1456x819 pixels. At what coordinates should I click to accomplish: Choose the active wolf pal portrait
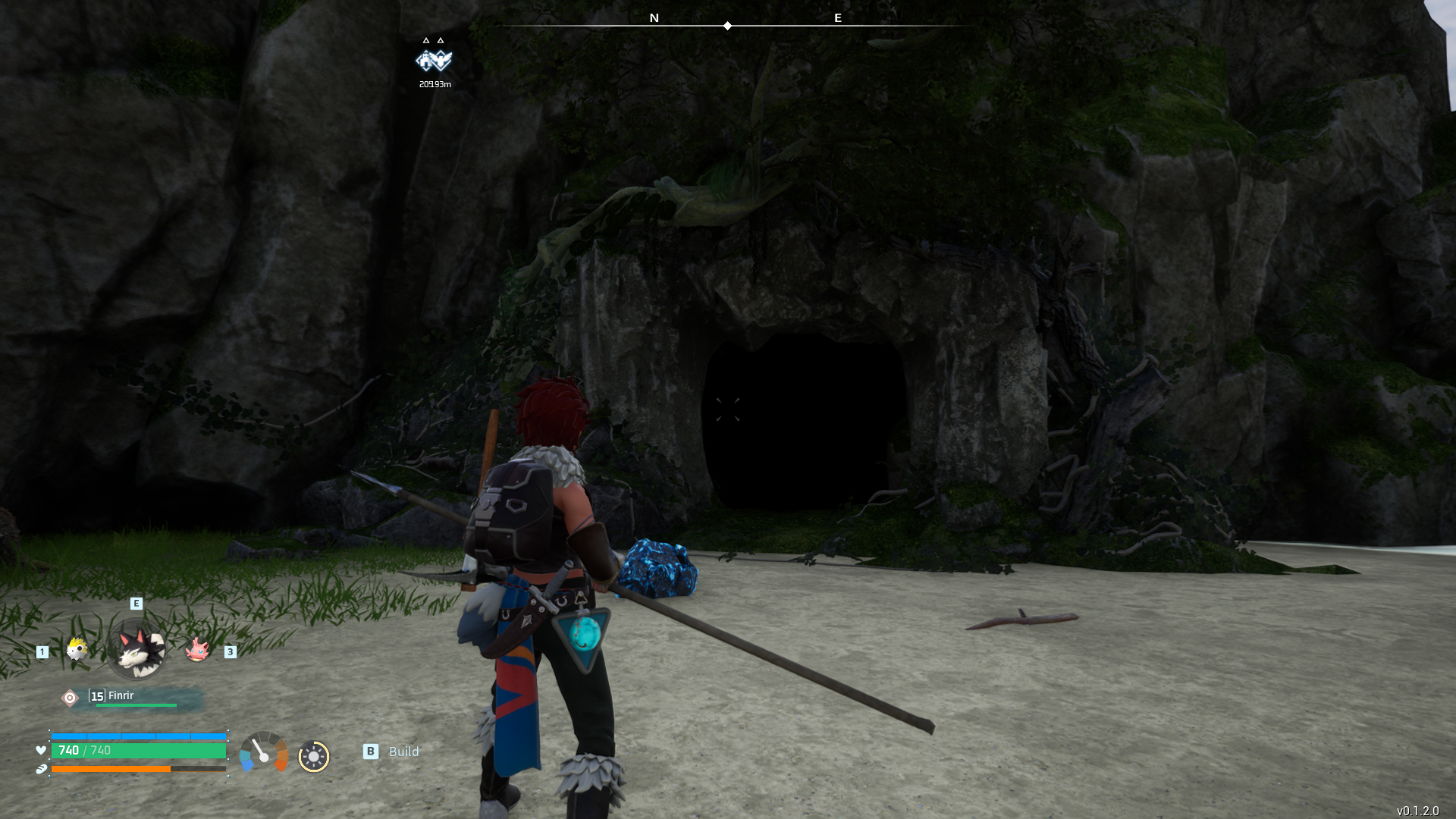137,650
